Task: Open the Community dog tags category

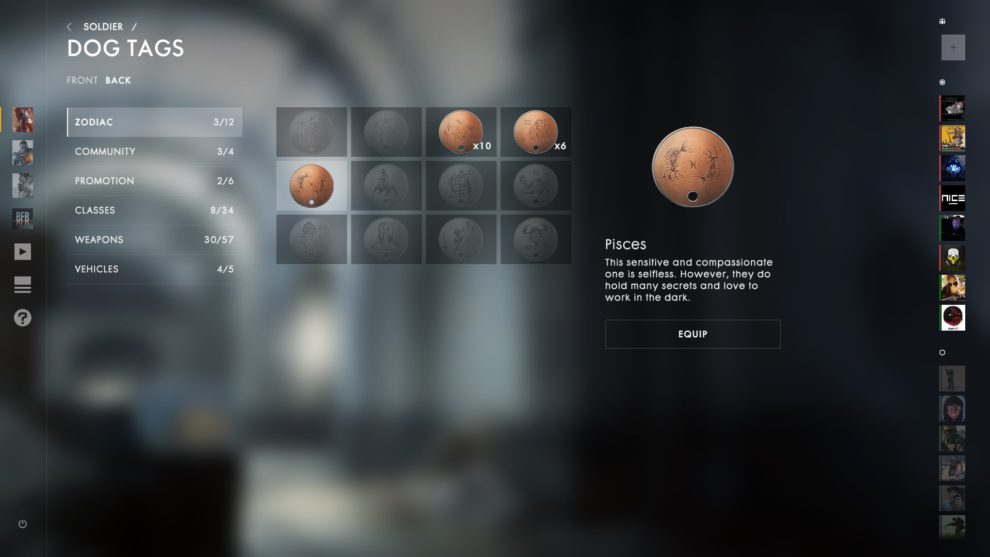Action: (x=154, y=152)
